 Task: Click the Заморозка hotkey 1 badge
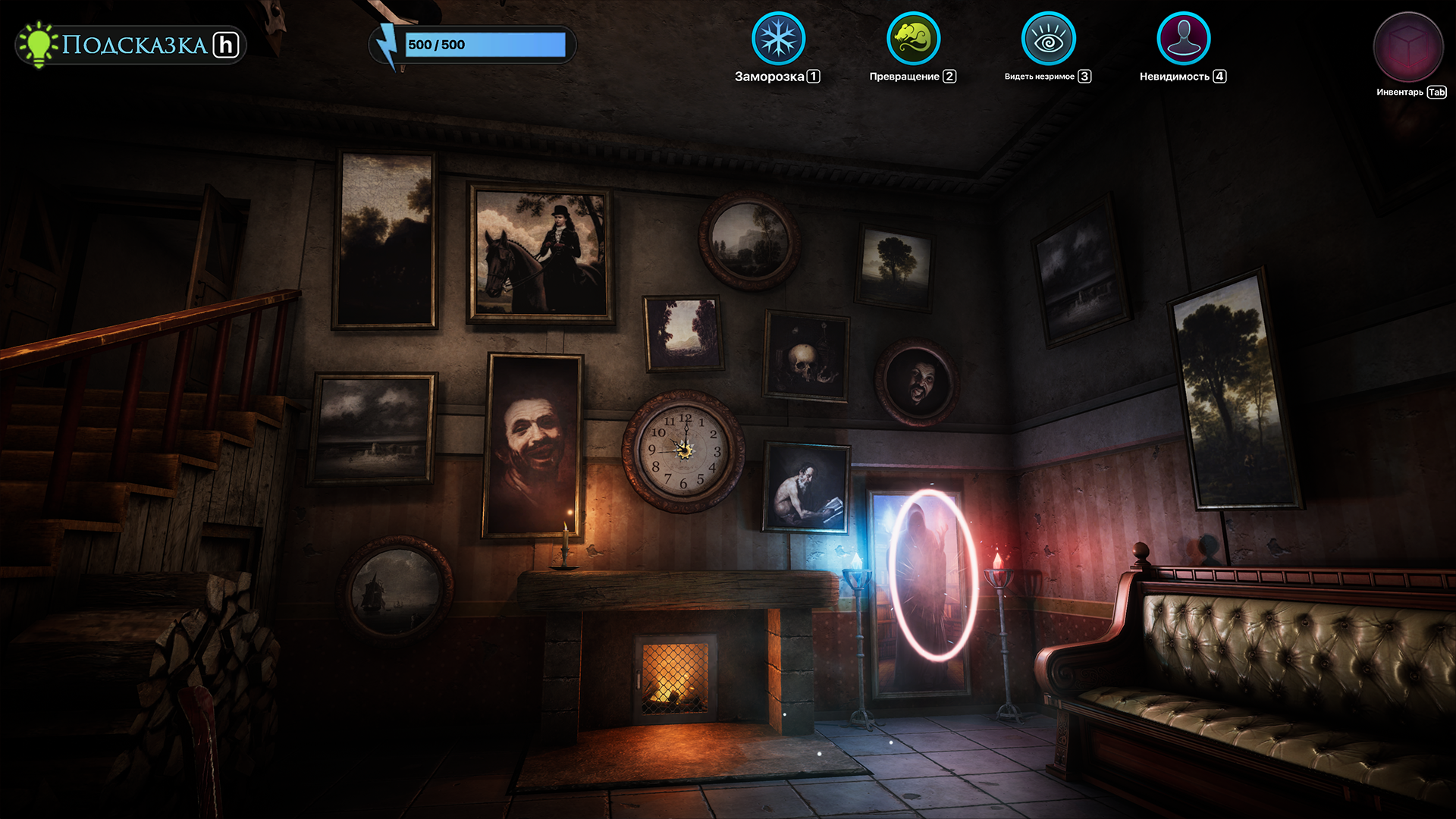(x=813, y=76)
